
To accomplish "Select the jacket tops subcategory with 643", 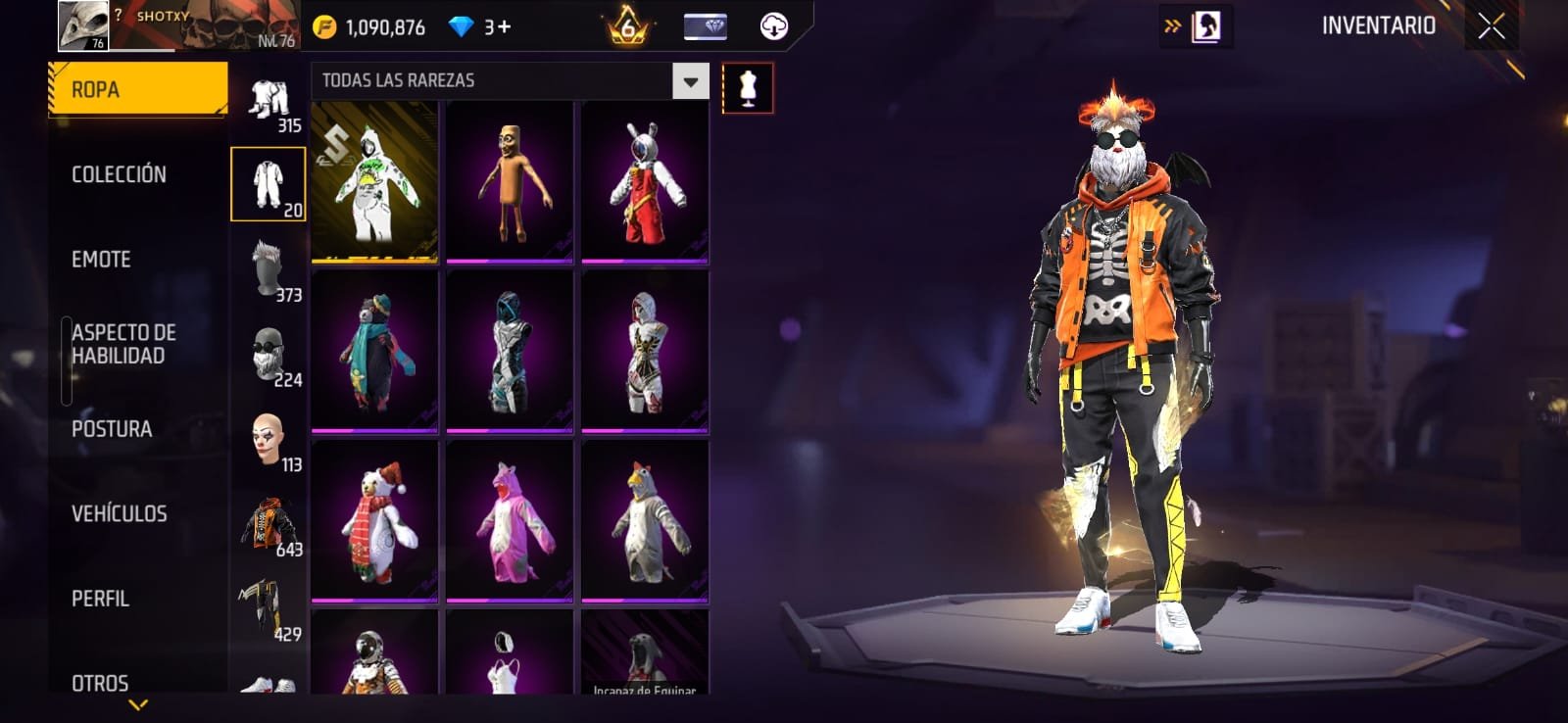I will pos(269,525).
